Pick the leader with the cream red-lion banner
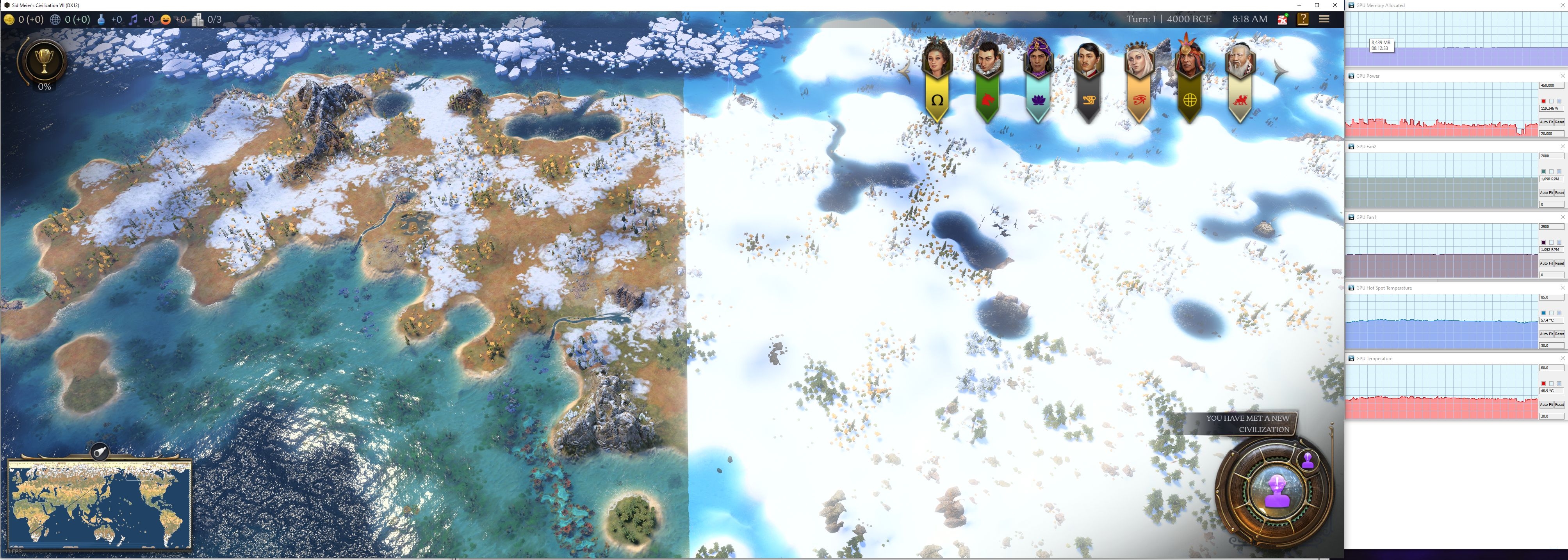 click(x=1240, y=79)
